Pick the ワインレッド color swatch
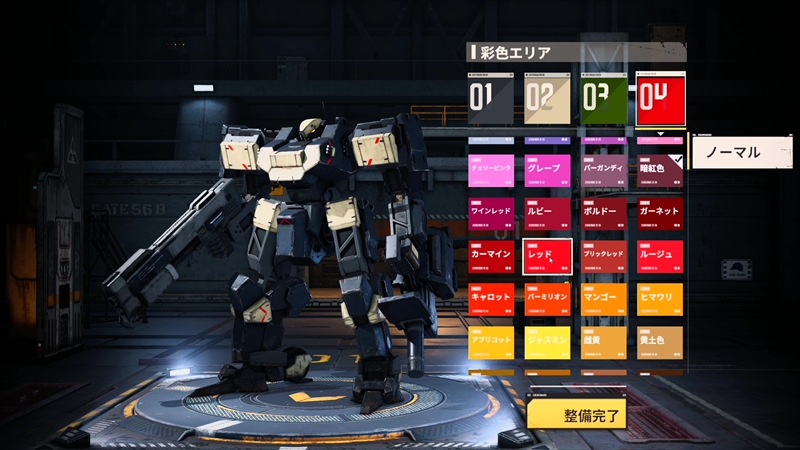The image size is (800, 450). coord(491,212)
